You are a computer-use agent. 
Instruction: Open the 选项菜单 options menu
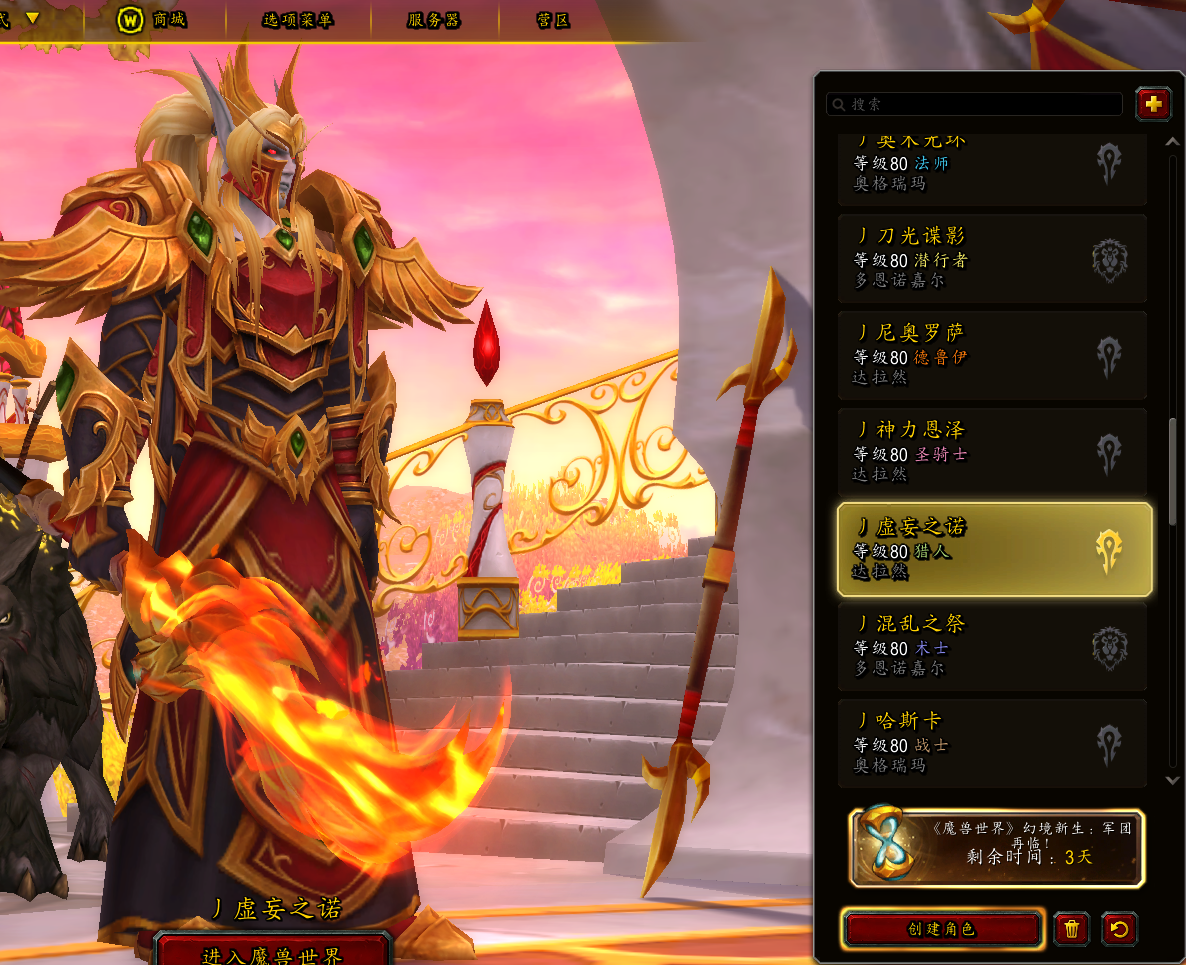pos(297,20)
